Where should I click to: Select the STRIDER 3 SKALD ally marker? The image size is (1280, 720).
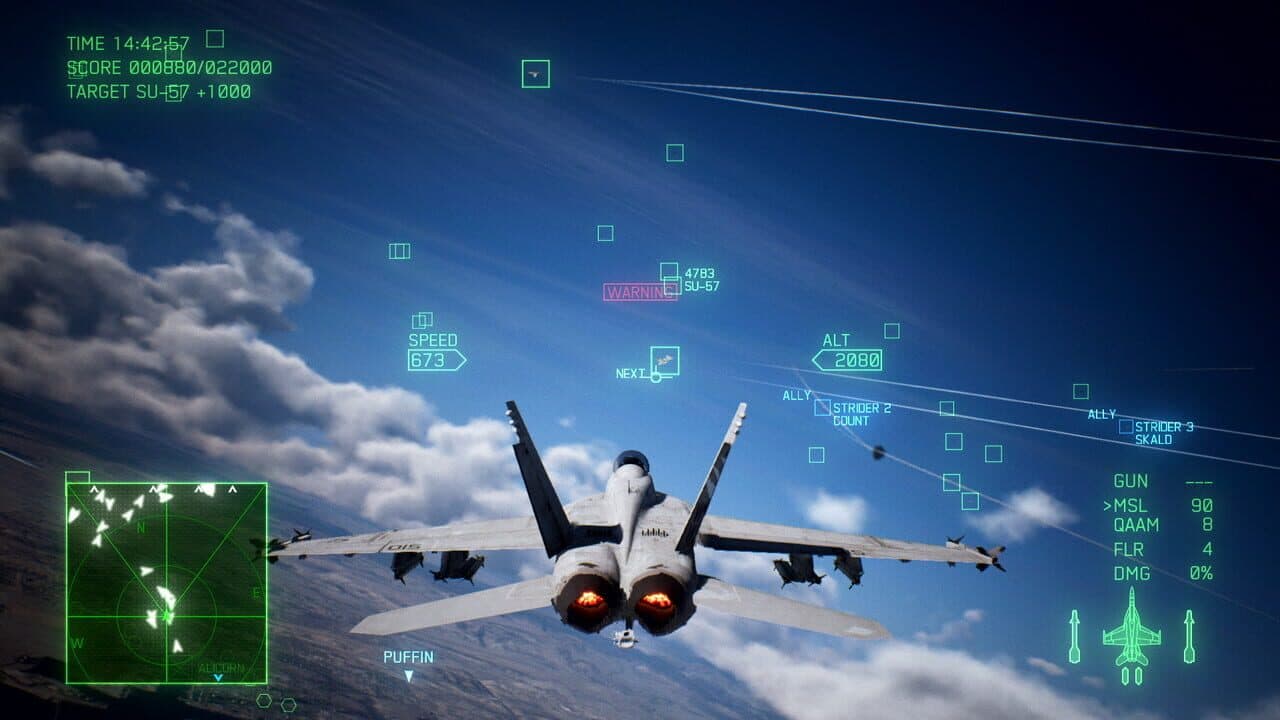click(1125, 424)
